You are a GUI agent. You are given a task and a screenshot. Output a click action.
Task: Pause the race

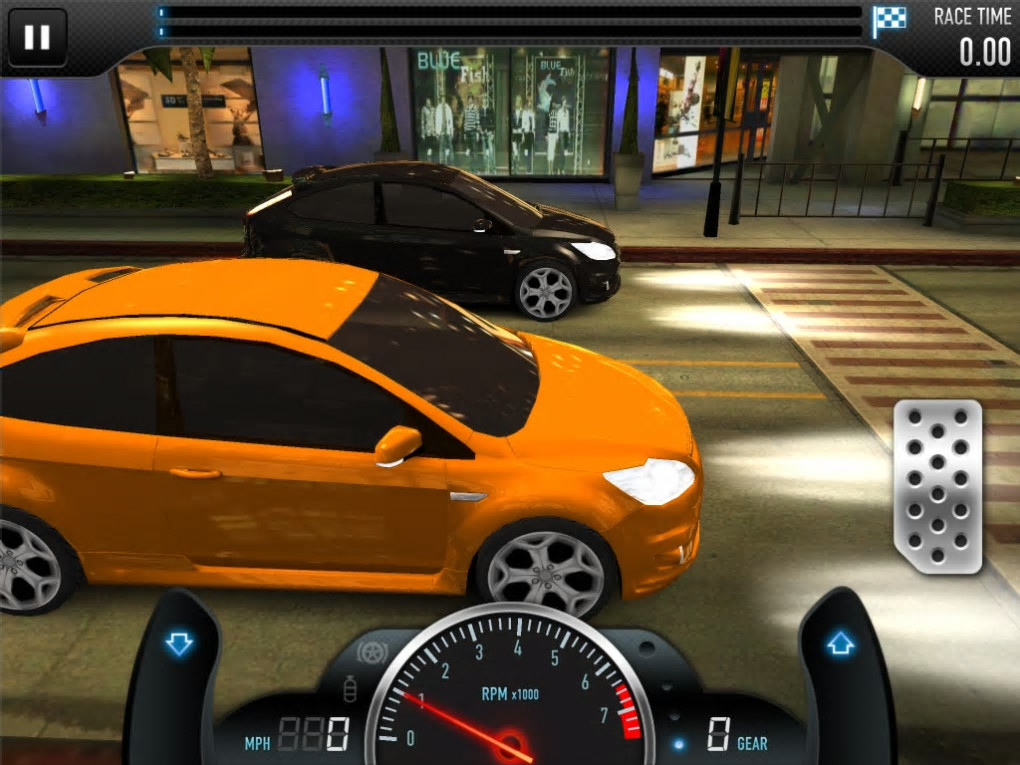click(37, 38)
